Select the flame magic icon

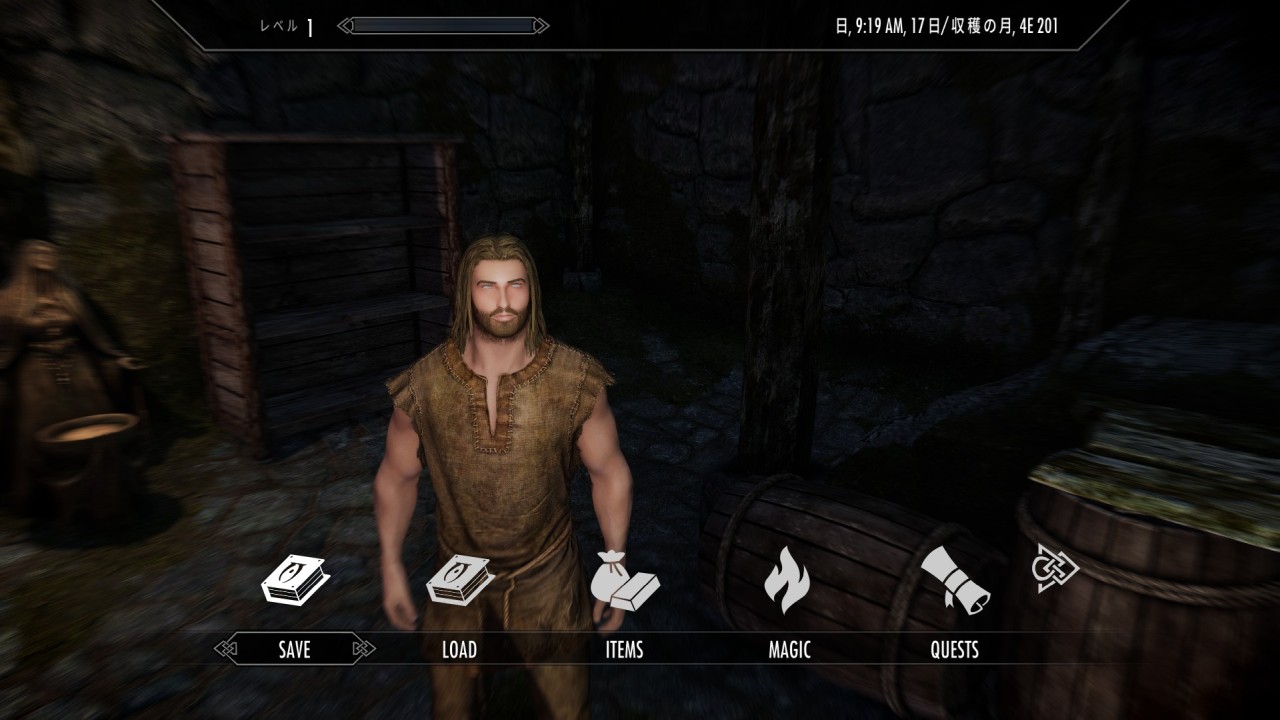pos(788,579)
